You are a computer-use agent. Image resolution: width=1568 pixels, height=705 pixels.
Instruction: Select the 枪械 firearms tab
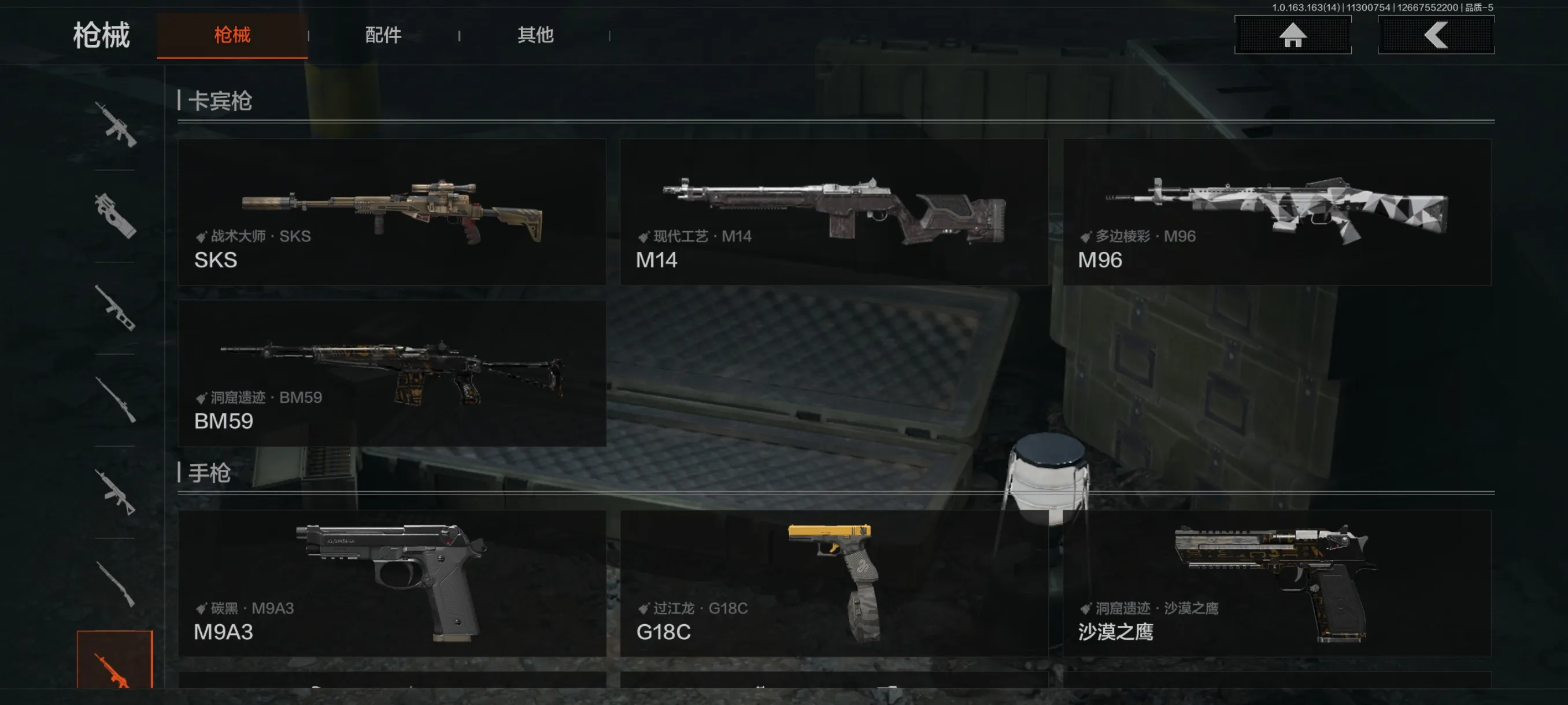click(232, 35)
